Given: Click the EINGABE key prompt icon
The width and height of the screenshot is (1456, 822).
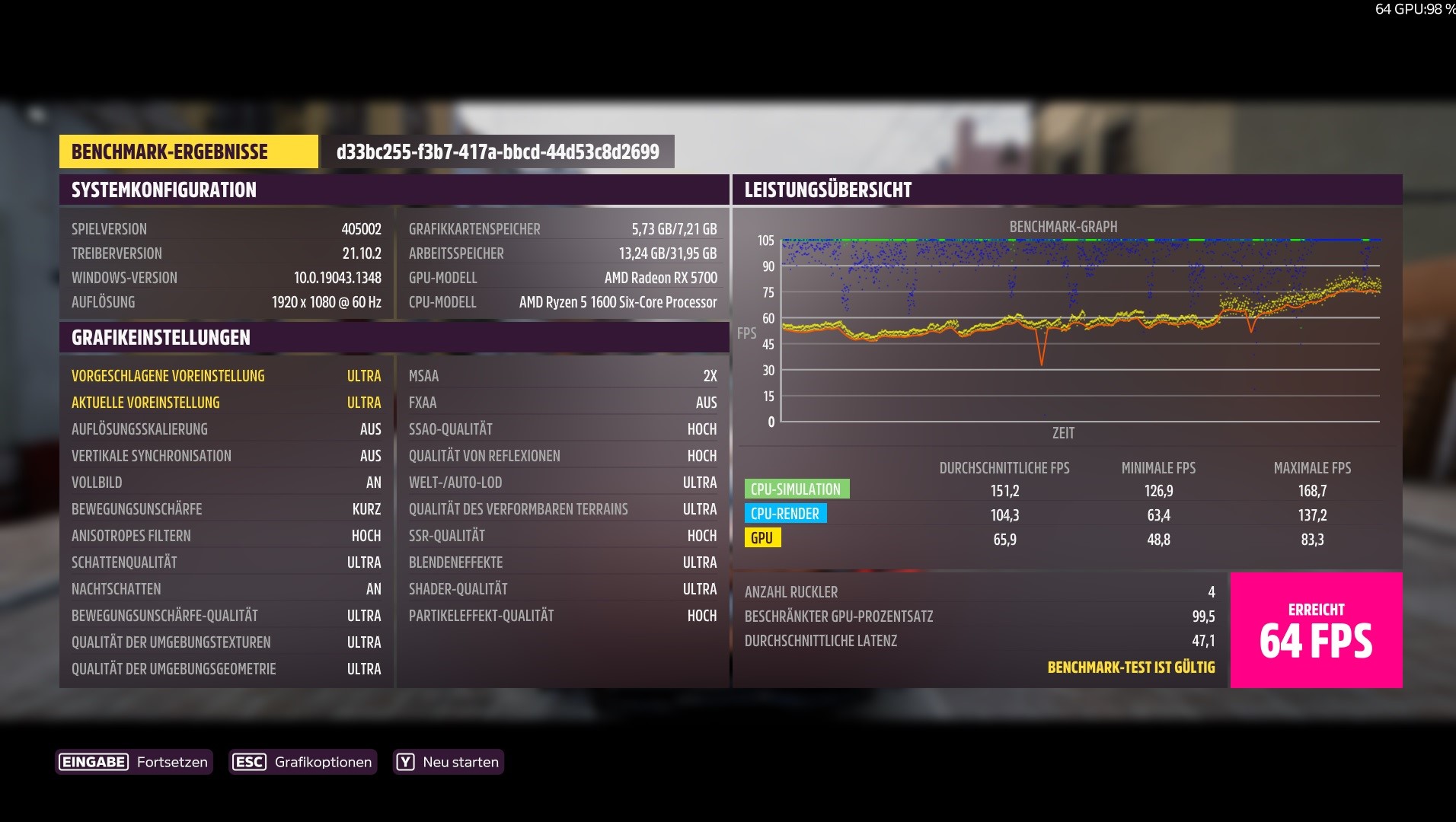Looking at the screenshot, I should pyautogui.click(x=92, y=762).
